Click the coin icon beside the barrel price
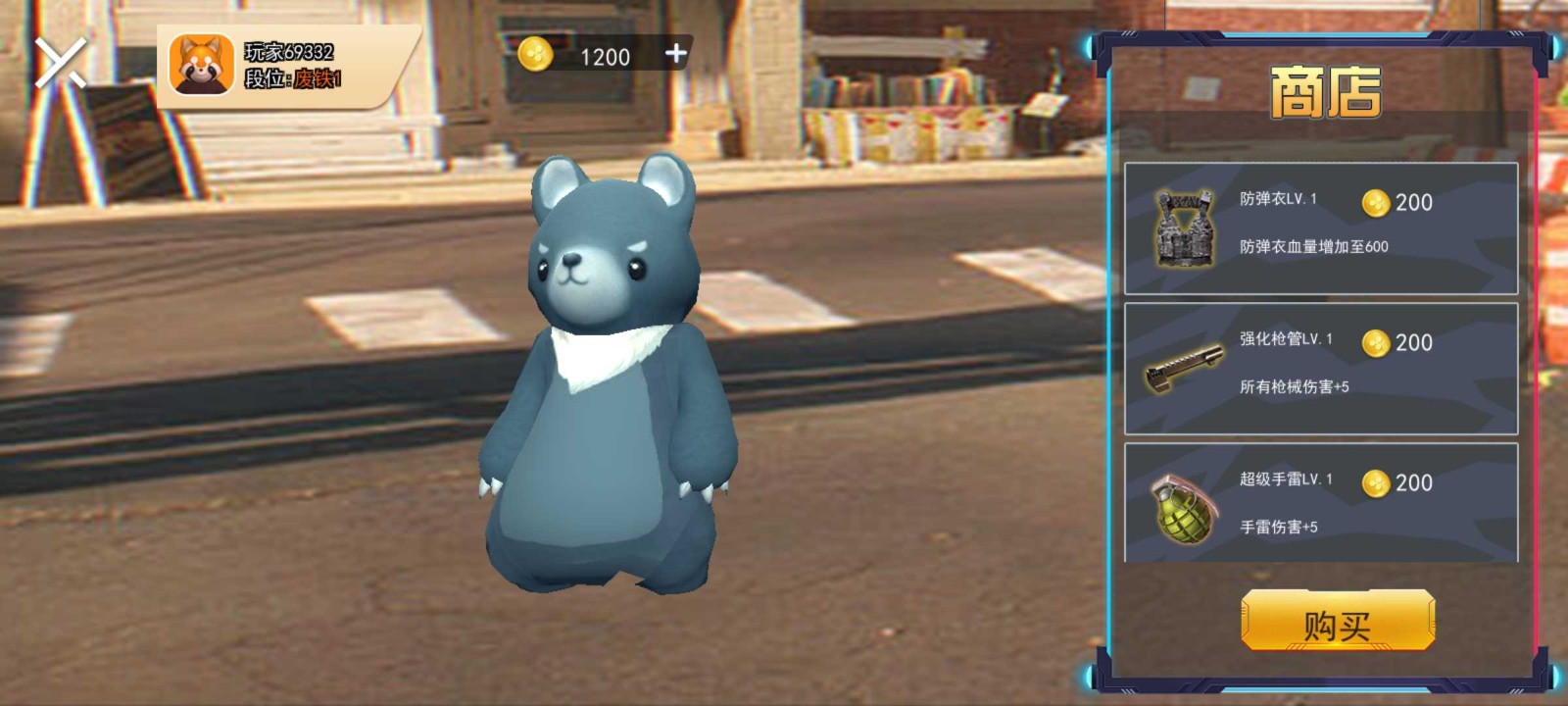This screenshot has width=1568, height=706. (1377, 343)
